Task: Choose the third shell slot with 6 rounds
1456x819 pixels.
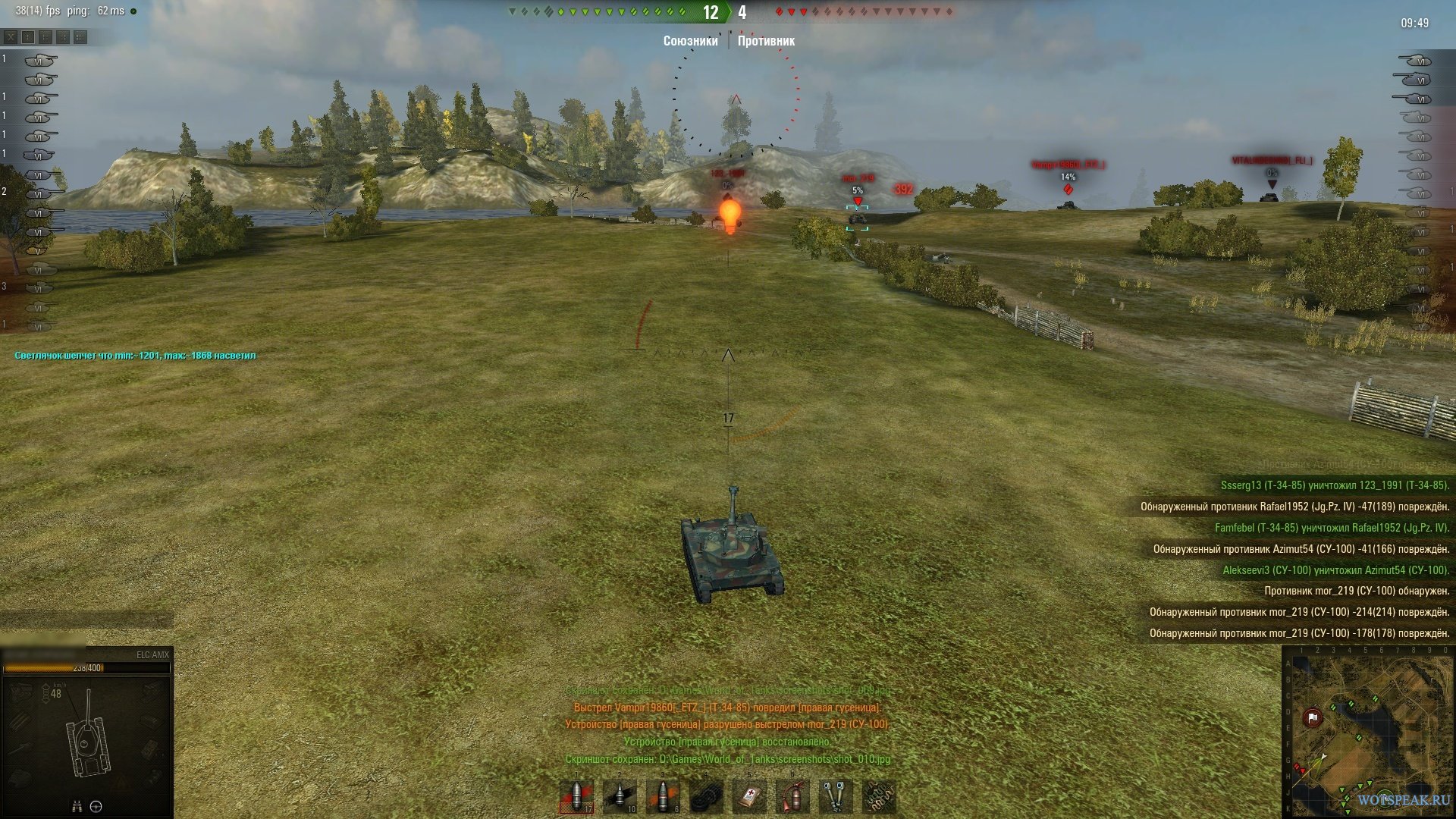Action: [x=663, y=796]
